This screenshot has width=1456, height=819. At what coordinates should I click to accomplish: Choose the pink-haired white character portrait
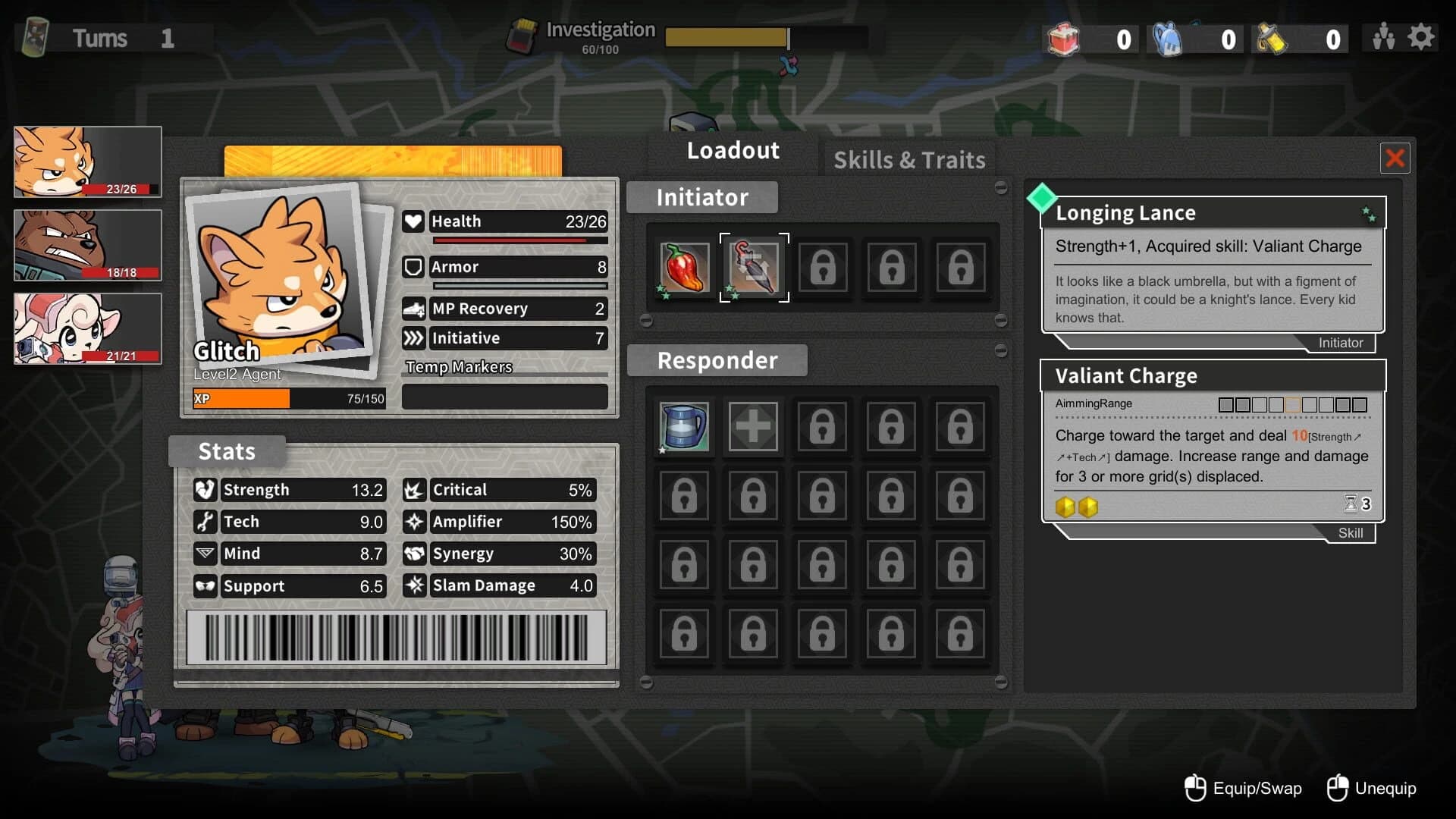coord(88,328)
